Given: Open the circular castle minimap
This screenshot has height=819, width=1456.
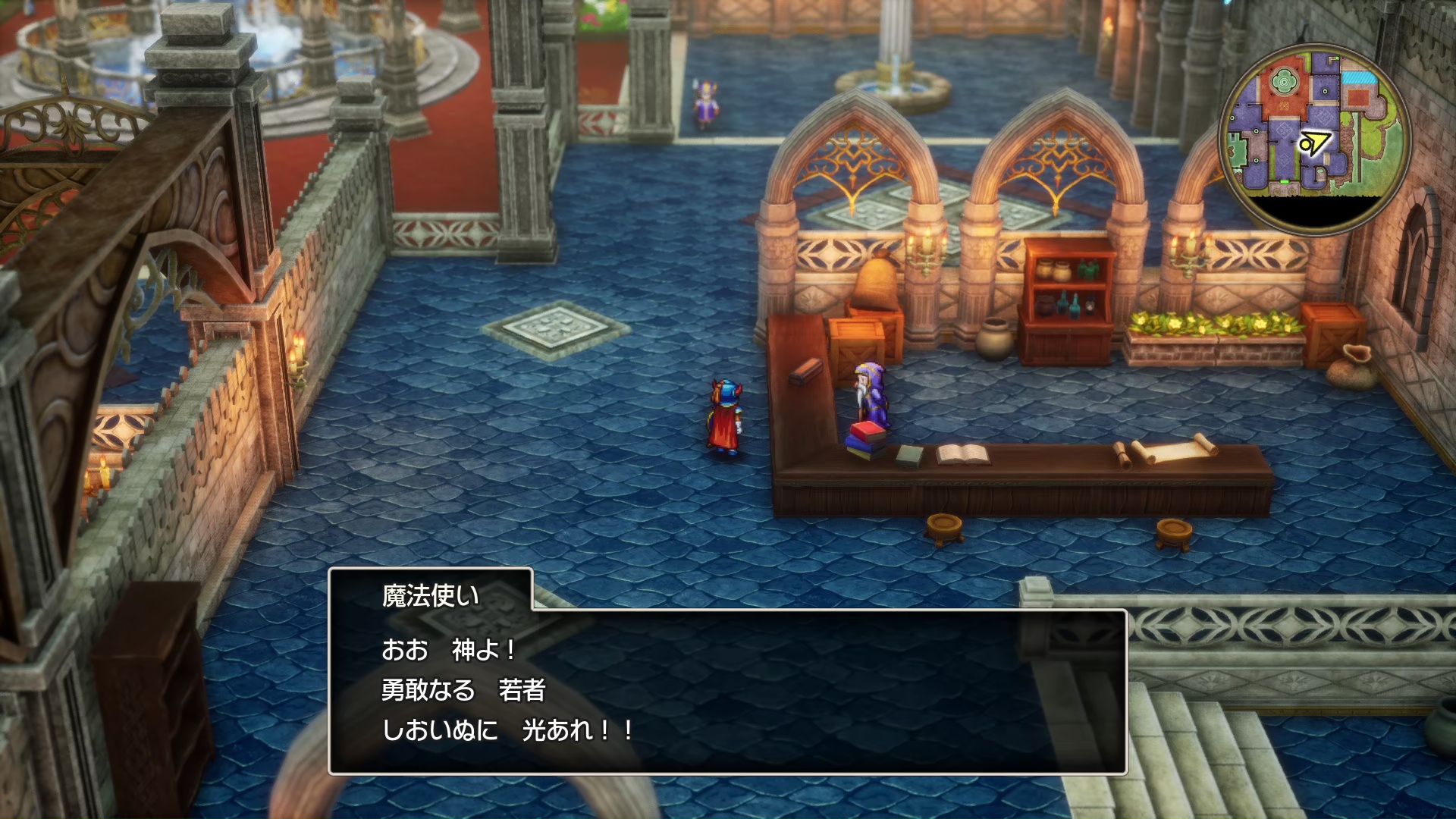Looking at the screenshot, I should tap(1314, 138).
